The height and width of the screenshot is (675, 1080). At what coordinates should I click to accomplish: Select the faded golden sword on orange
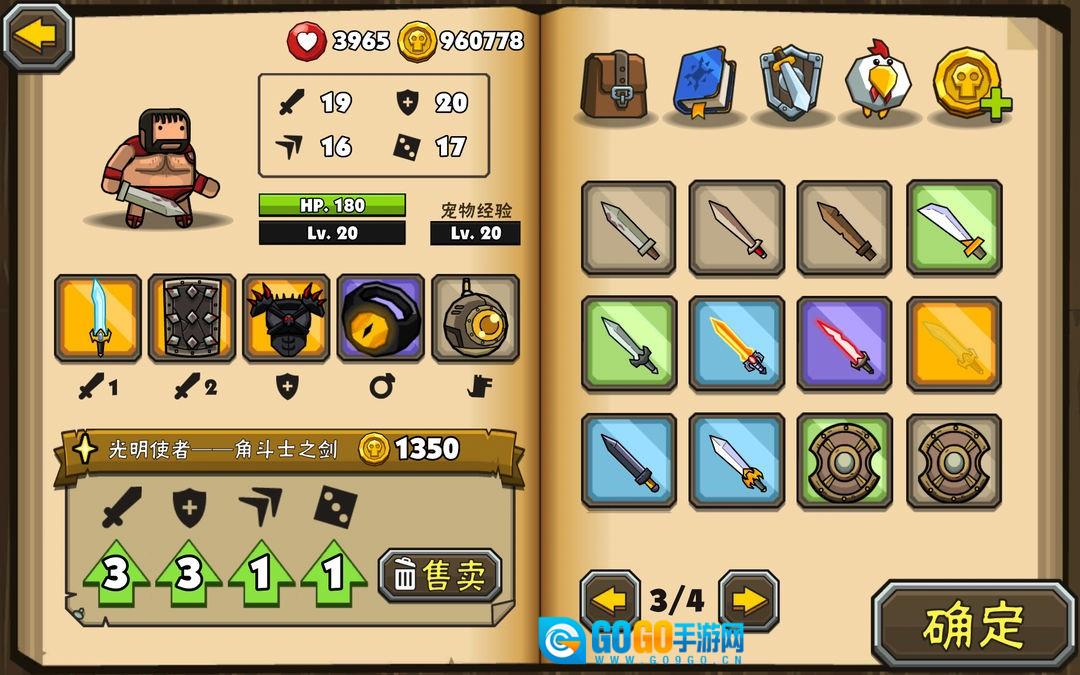953,344
